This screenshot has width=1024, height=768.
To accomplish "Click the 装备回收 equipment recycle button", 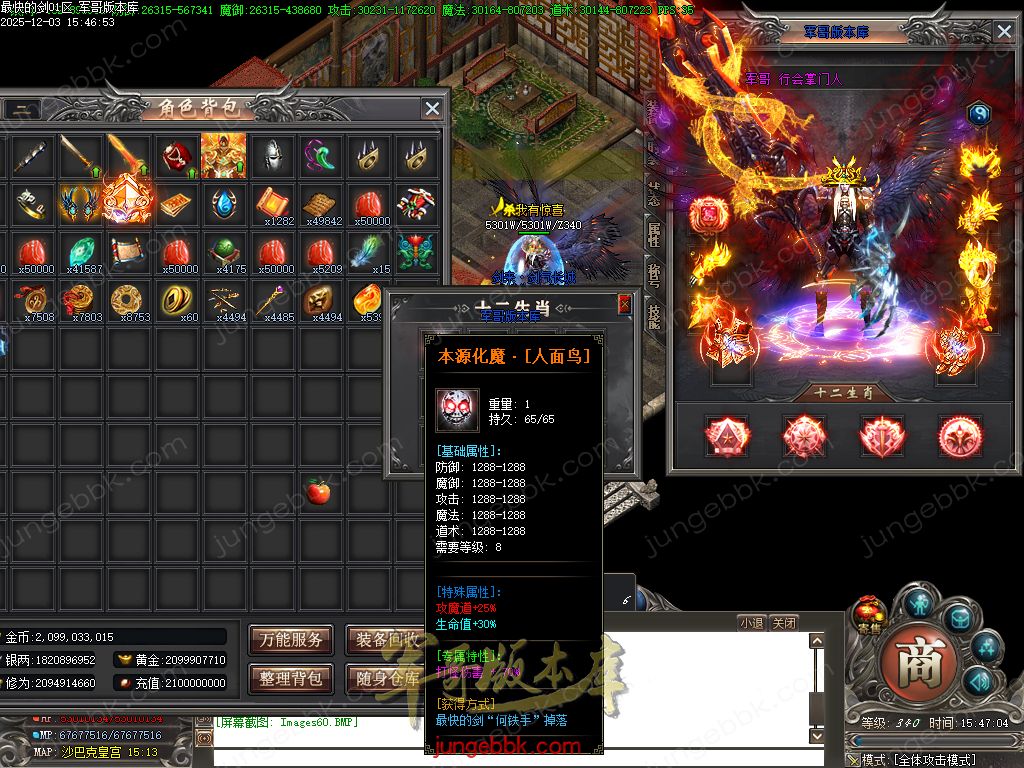I will (x=385, y=640).
